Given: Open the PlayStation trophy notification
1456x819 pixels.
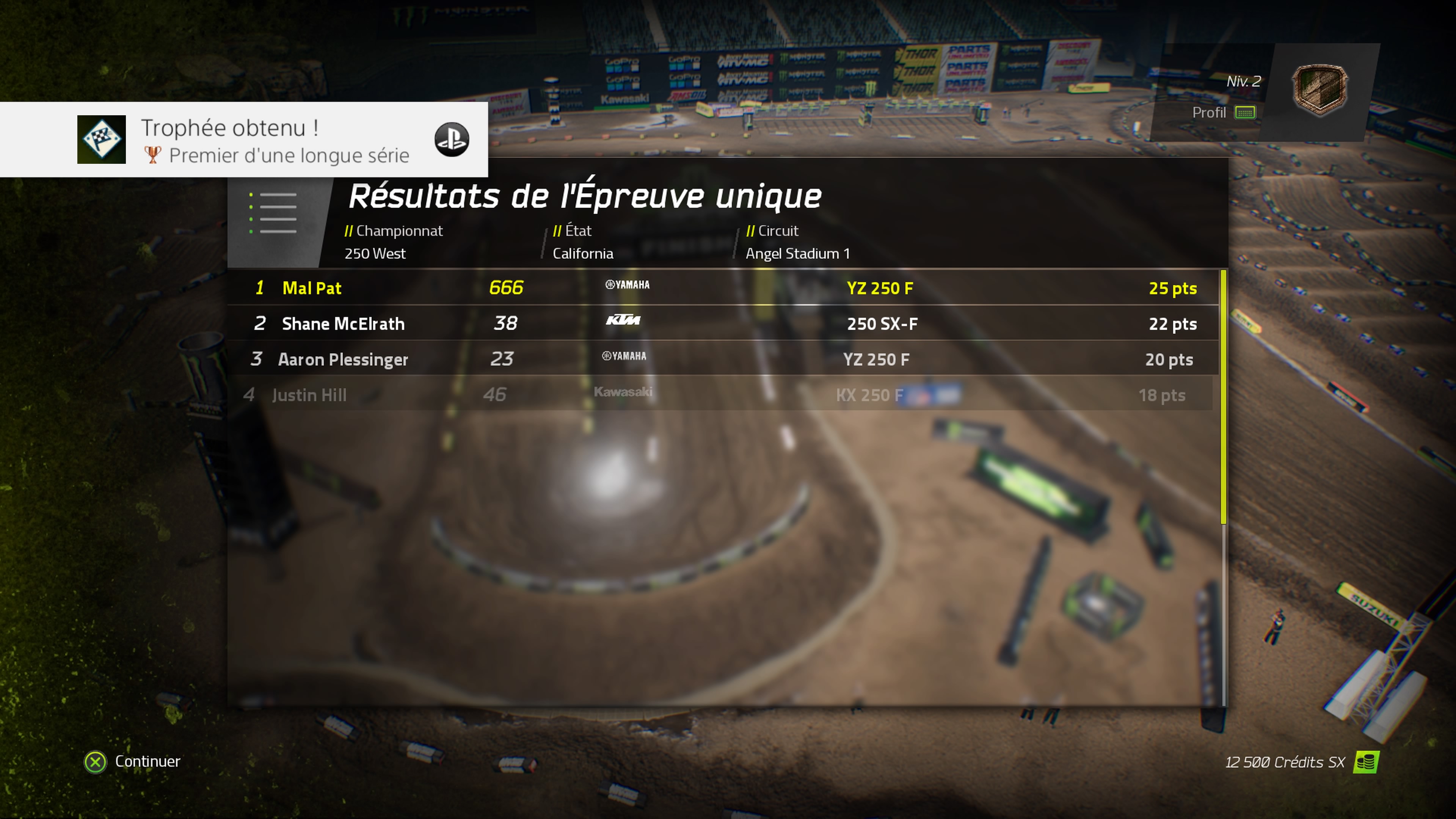Looking at the screenshot, I should (243, 140).
